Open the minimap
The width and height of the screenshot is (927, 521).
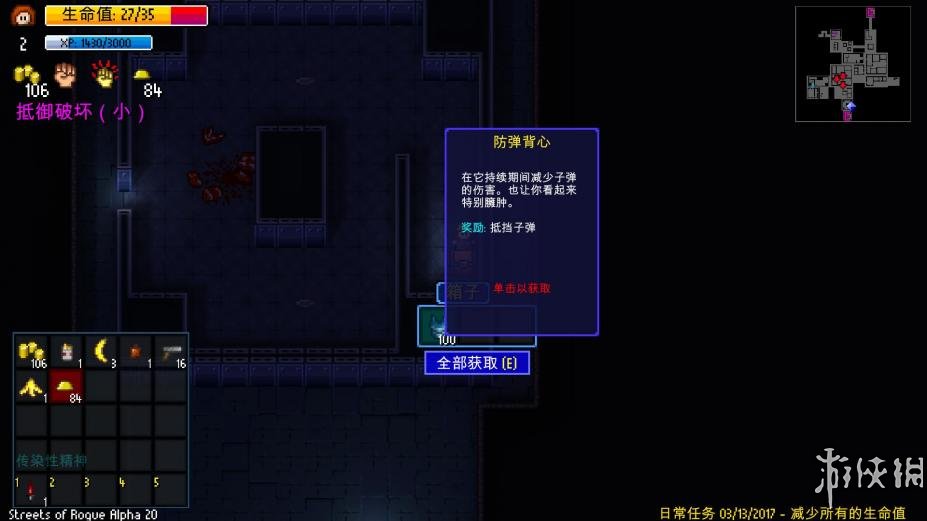tap(852, 64)
